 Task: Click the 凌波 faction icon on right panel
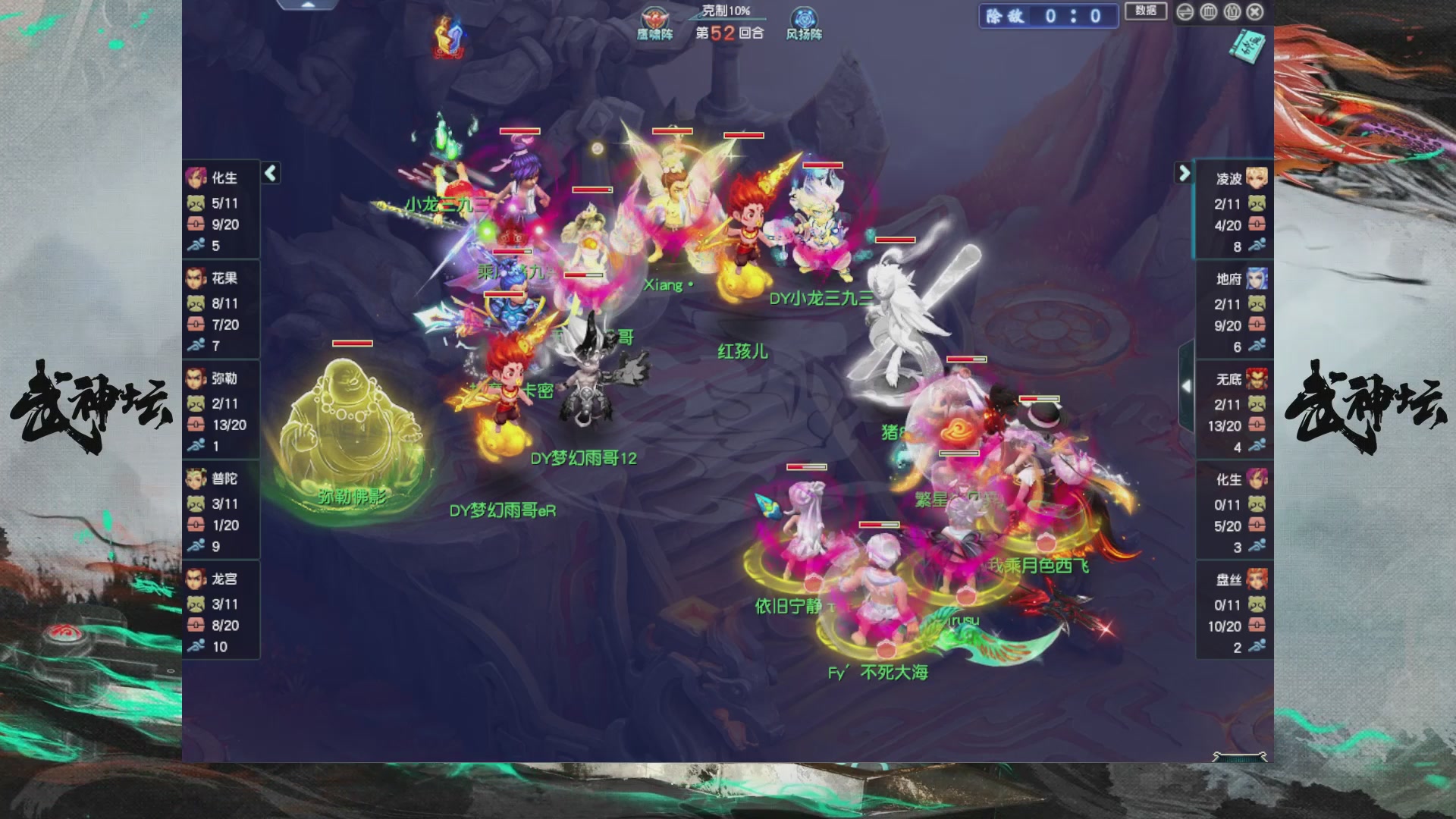click(x=1257, y=178)
